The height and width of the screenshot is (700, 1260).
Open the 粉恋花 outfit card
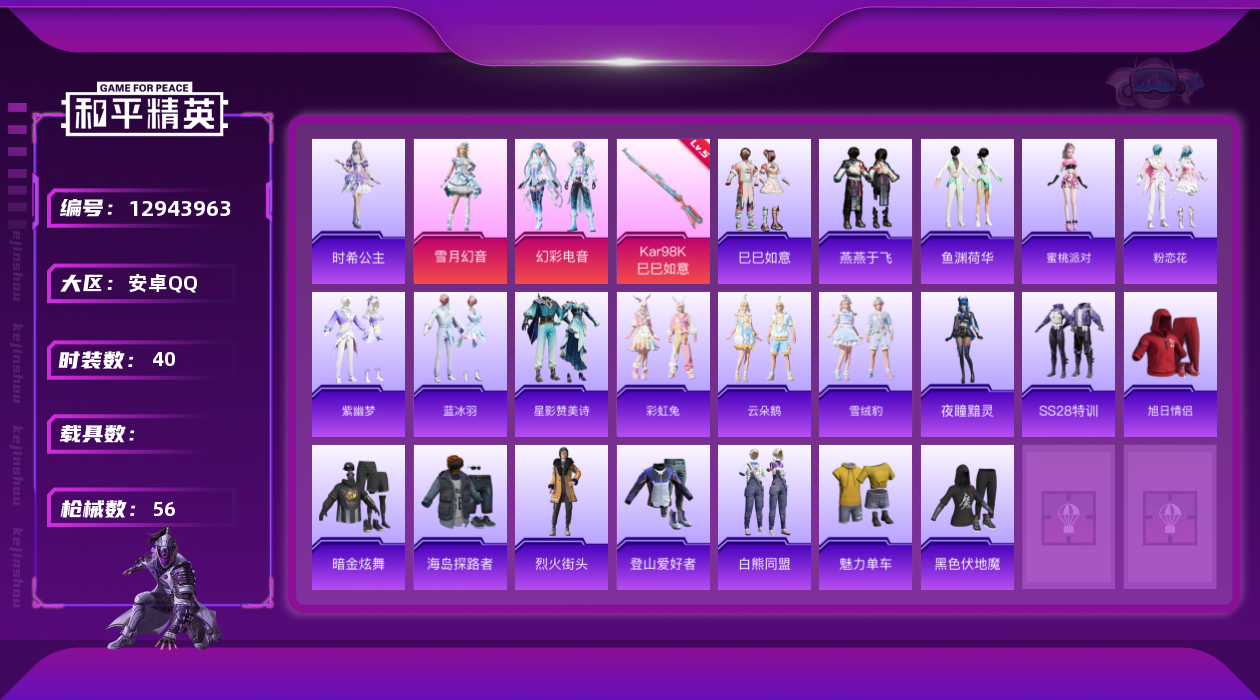point(1170,211)
